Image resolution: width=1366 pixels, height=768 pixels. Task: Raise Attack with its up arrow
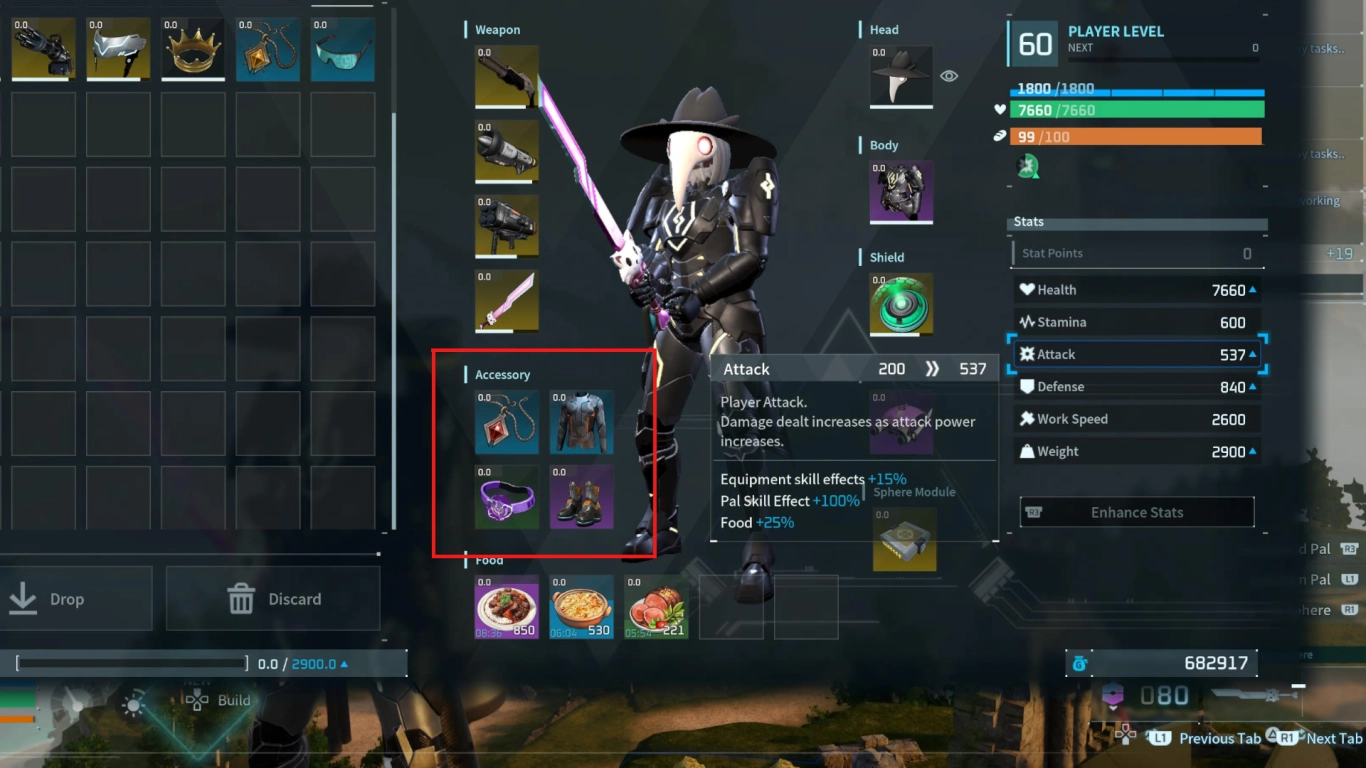(x=1252, y=353)
